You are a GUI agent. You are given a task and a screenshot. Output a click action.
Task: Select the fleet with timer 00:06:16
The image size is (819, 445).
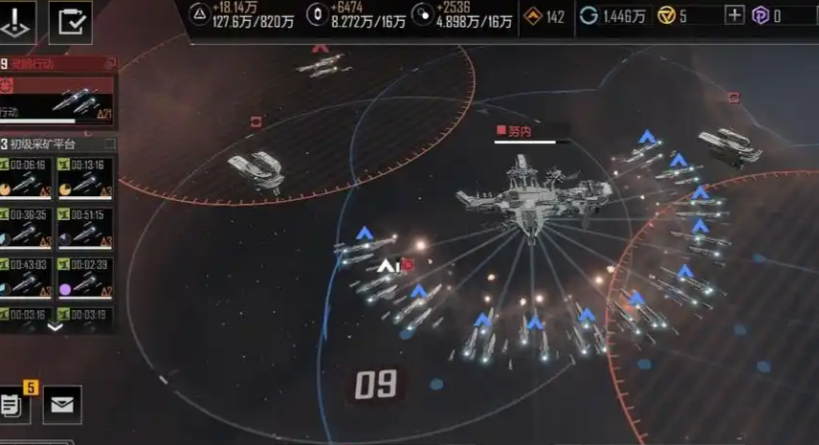click(28, 180)
